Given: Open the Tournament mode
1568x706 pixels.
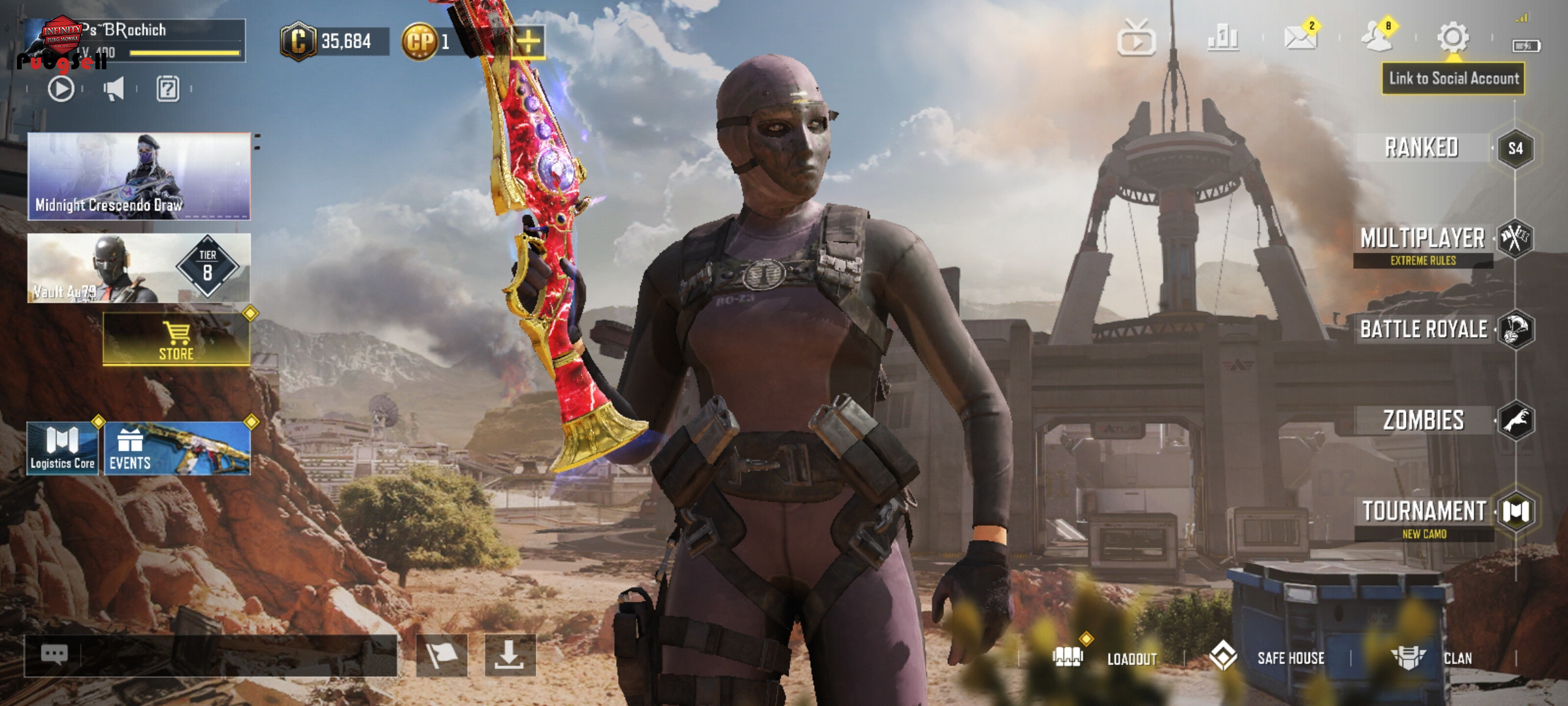Looking at the screenshot, I should click(1424, 511).
